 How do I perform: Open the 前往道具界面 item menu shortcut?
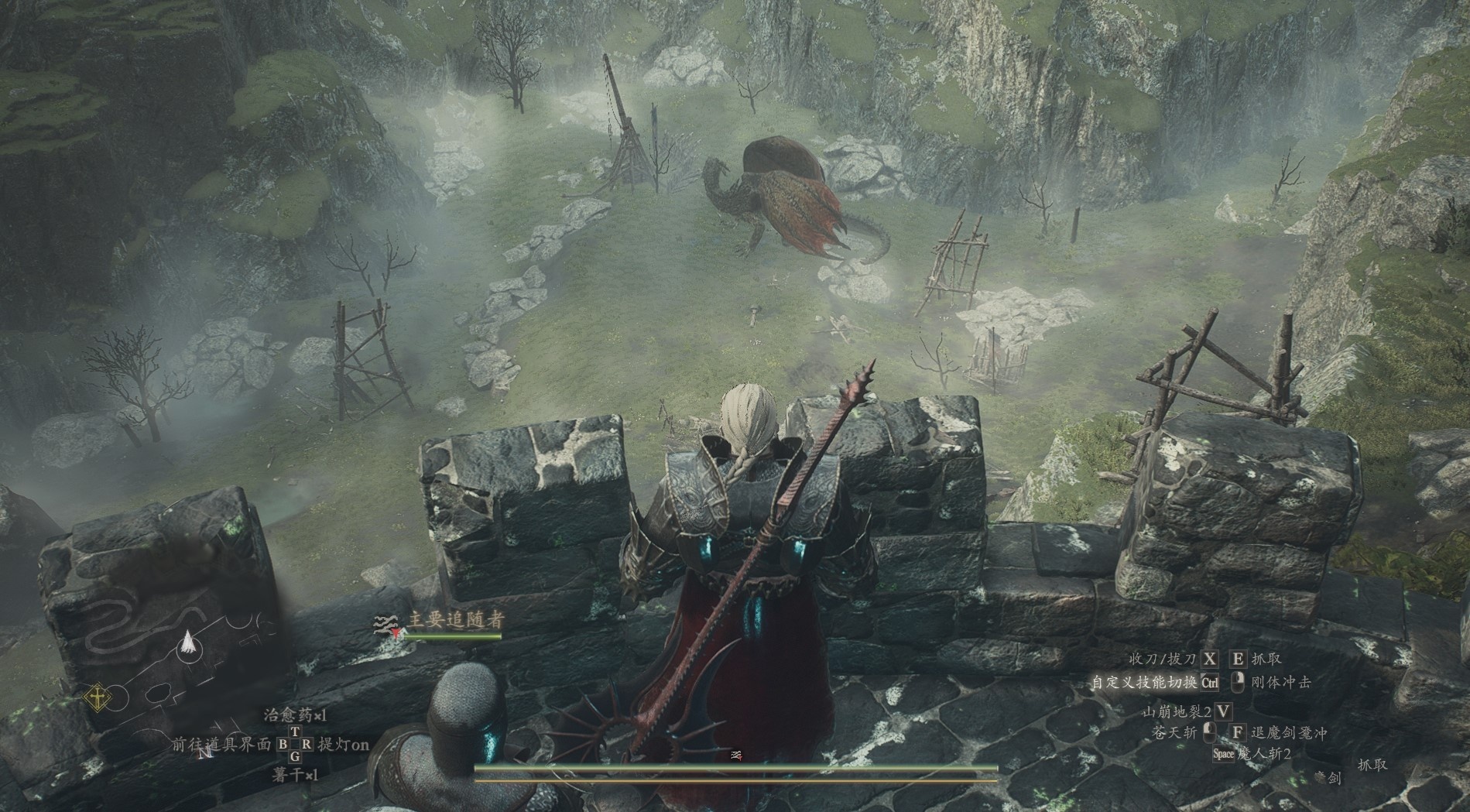pos(223,745)
